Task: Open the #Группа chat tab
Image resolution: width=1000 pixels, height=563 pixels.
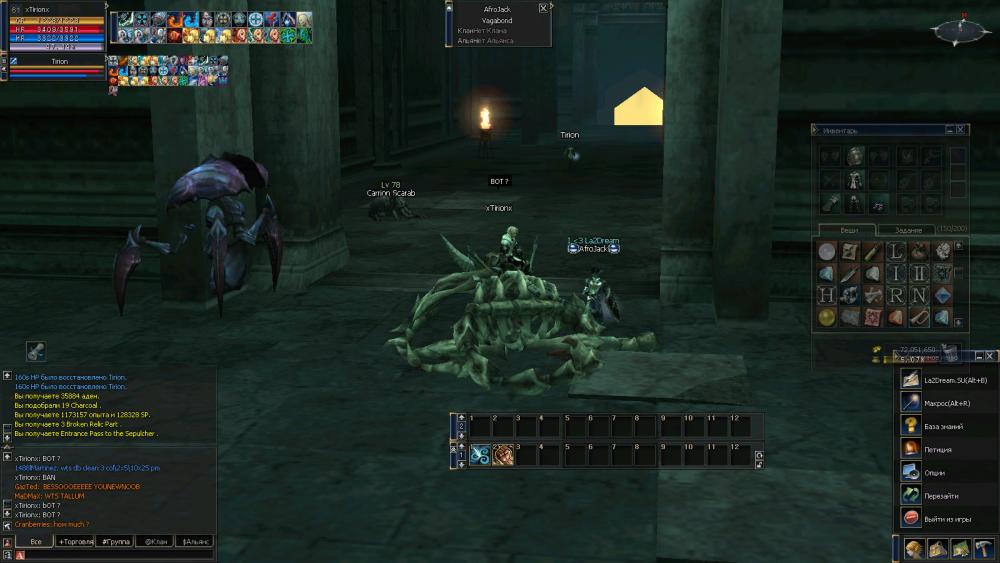Action: (116, 541)
